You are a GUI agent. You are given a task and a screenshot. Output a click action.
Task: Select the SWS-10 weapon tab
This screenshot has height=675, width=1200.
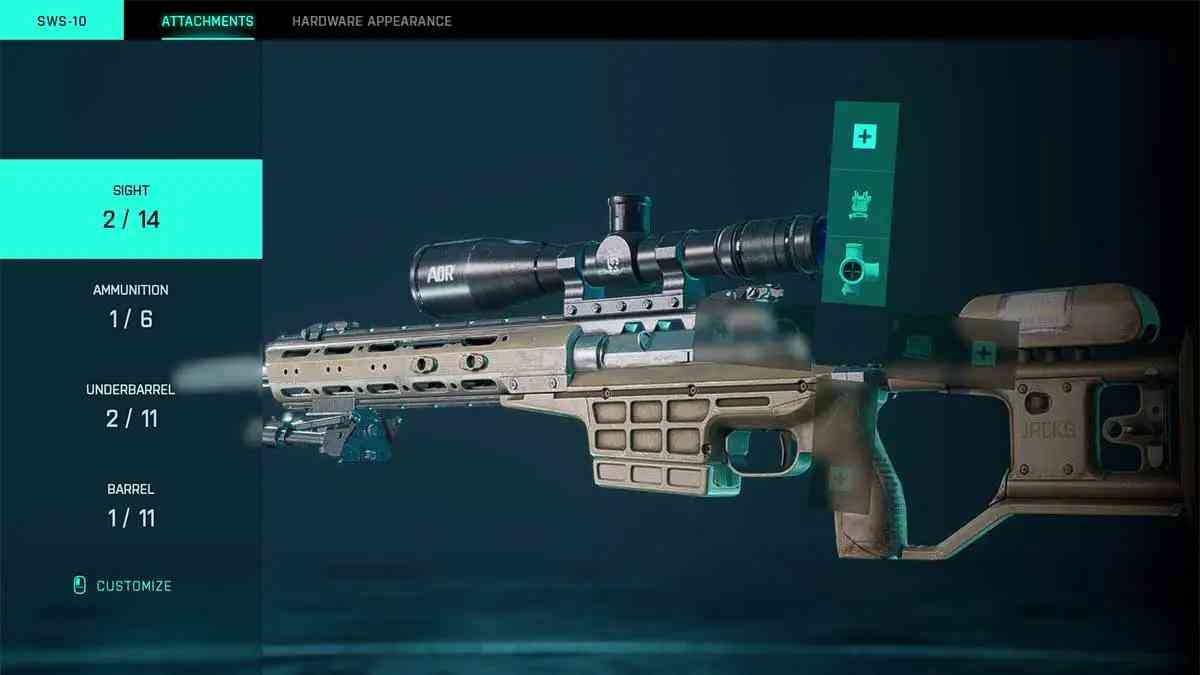[61, 21]
